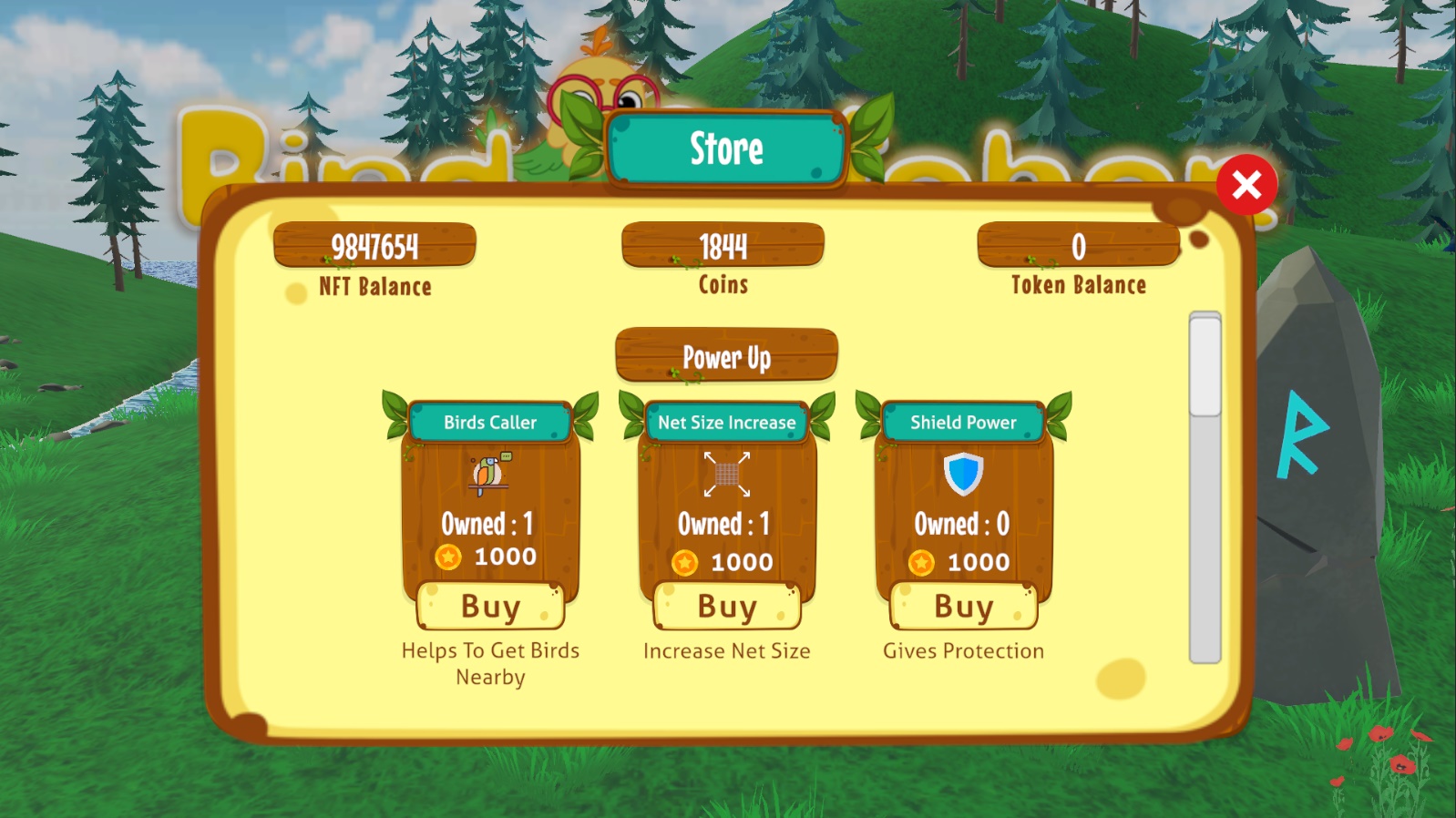Buy the Shield Power power-up
This screenshot has height=818, width=1456.
[963, 607]
